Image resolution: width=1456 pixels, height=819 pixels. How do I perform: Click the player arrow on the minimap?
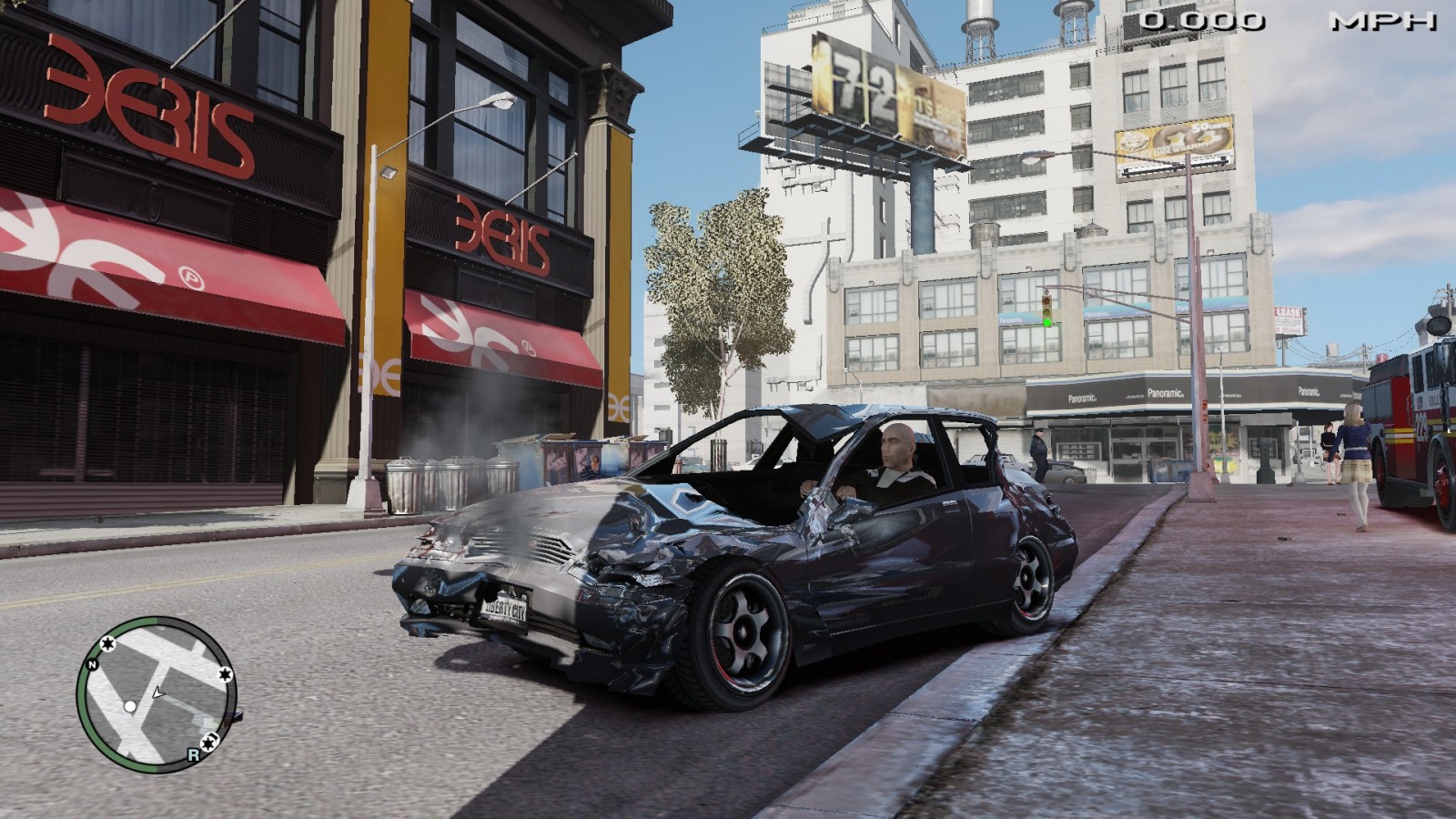coord(157,693)
